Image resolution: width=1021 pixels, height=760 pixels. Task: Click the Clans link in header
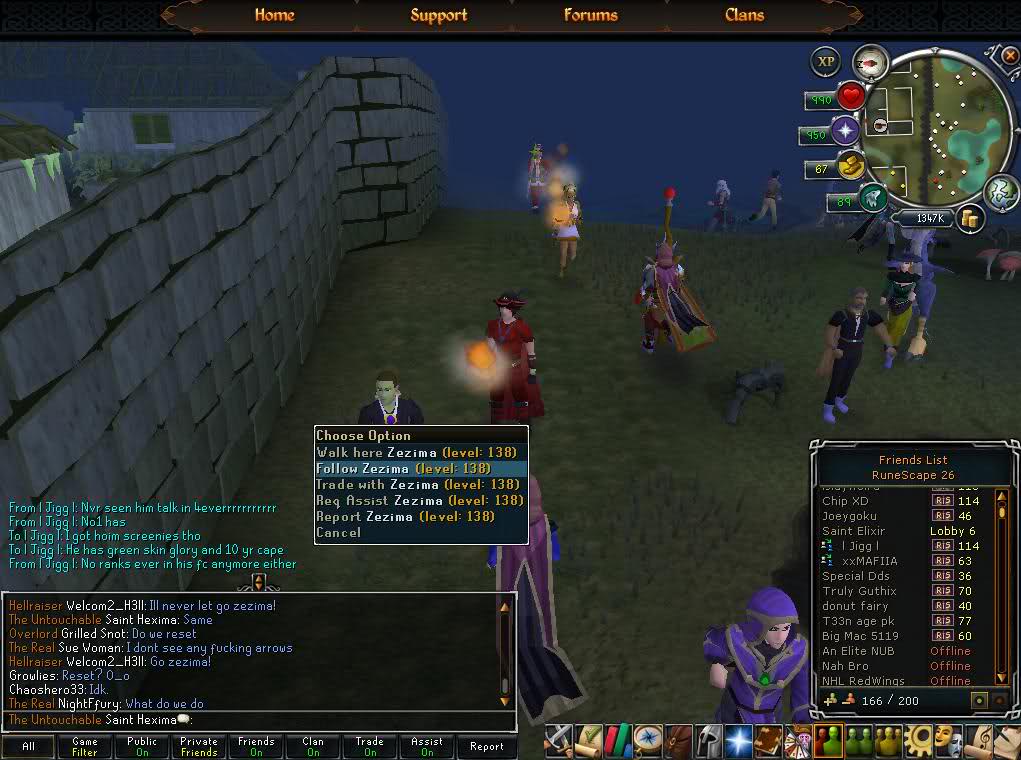click(x=744, y=15)
